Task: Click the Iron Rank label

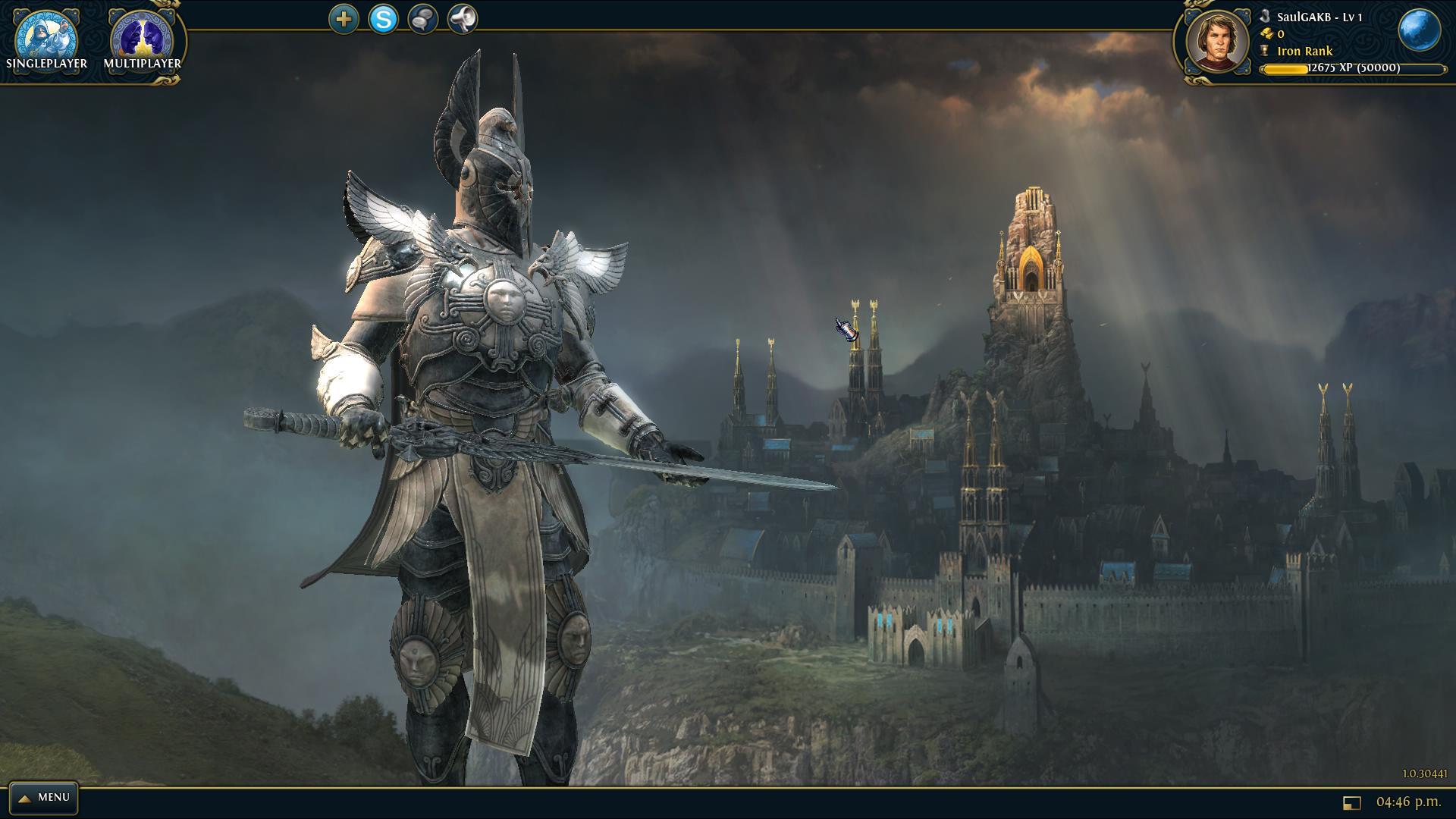Action: pyautogui.click(x=1304, y=52)
